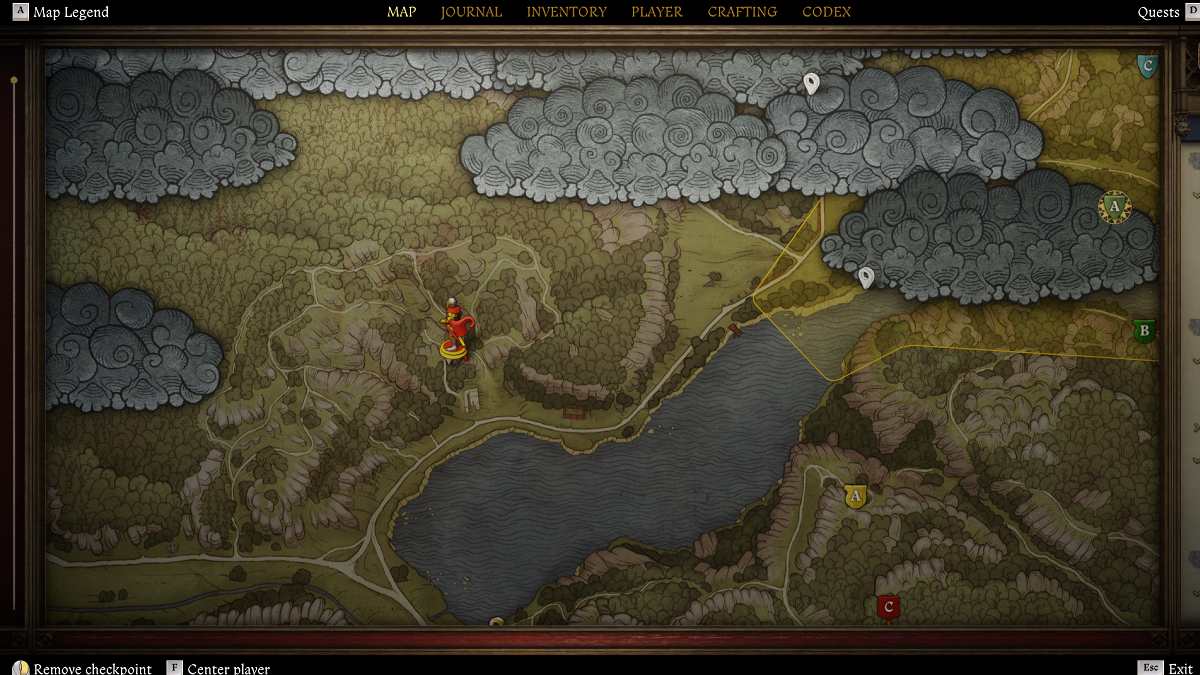This screenshot has height=675, width=1200.
Task: Select the round wreathed quest marker A
Action: 1113,206
